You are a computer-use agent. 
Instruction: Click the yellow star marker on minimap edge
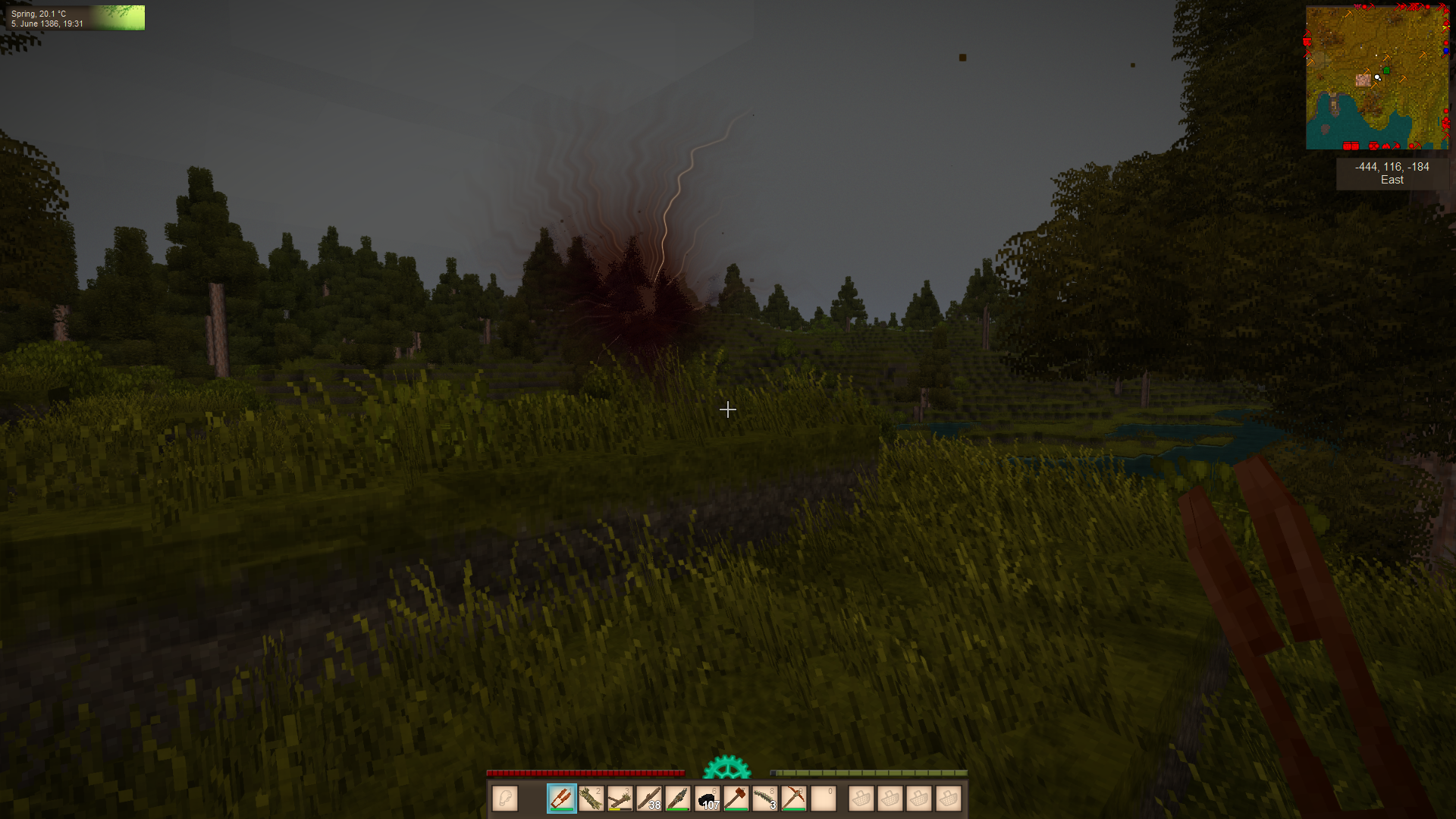click(x=1445, y=27)
